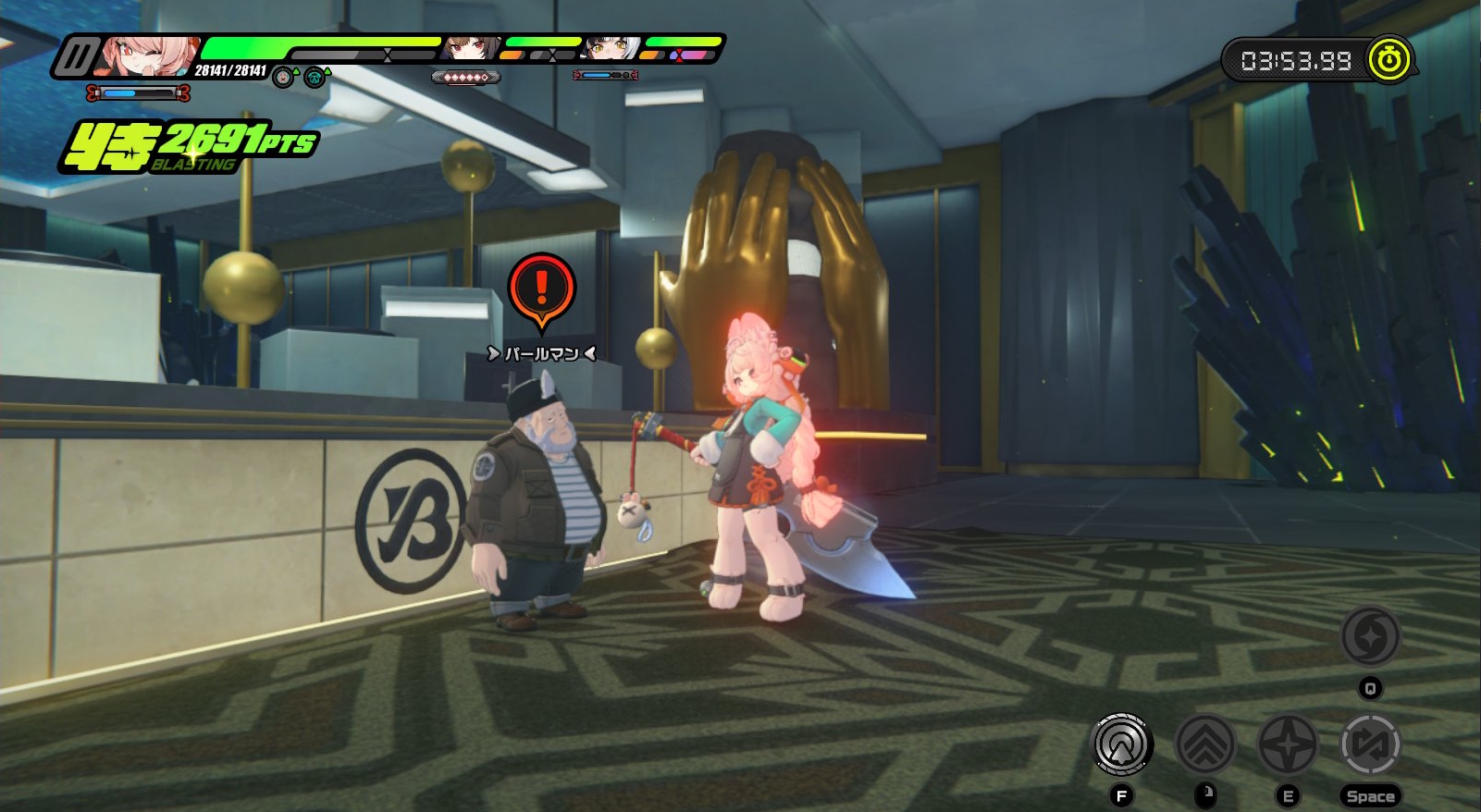Use the double-chevron dodge button
1481x812 pixels.
pos(1204,744)
